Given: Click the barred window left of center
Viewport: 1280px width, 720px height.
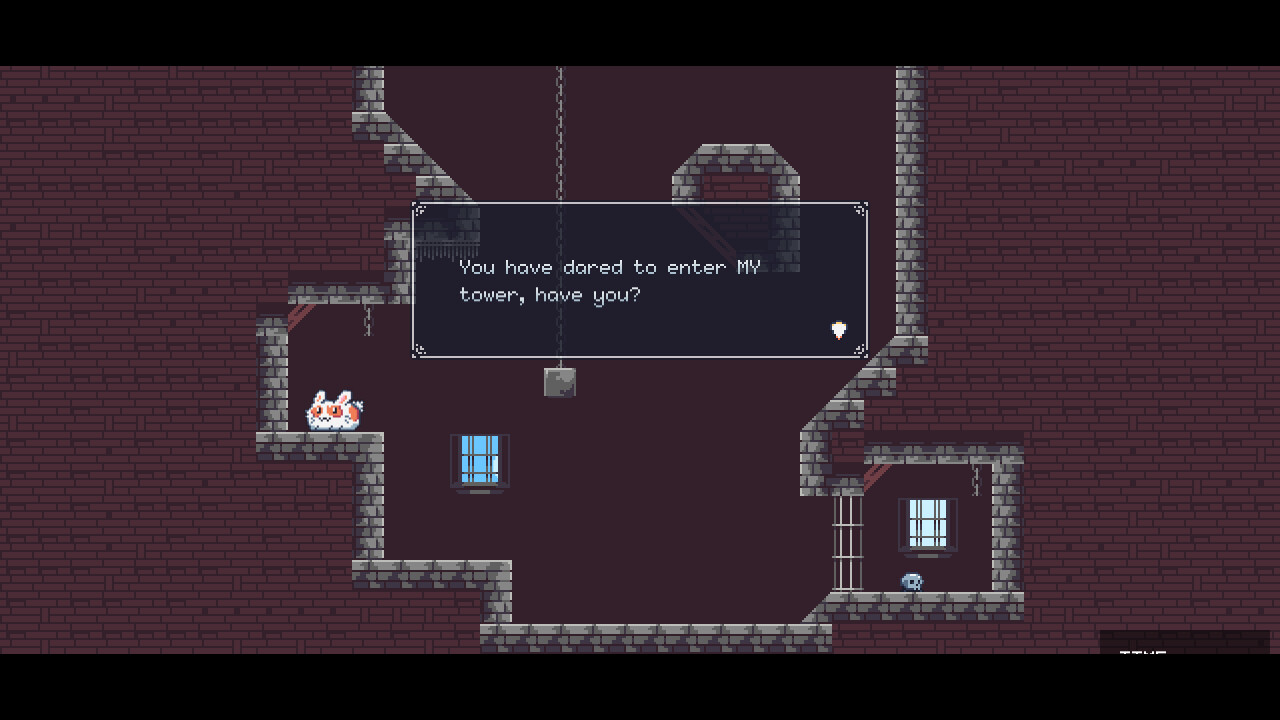Looking at the screenshot, I should pos(480,461).
